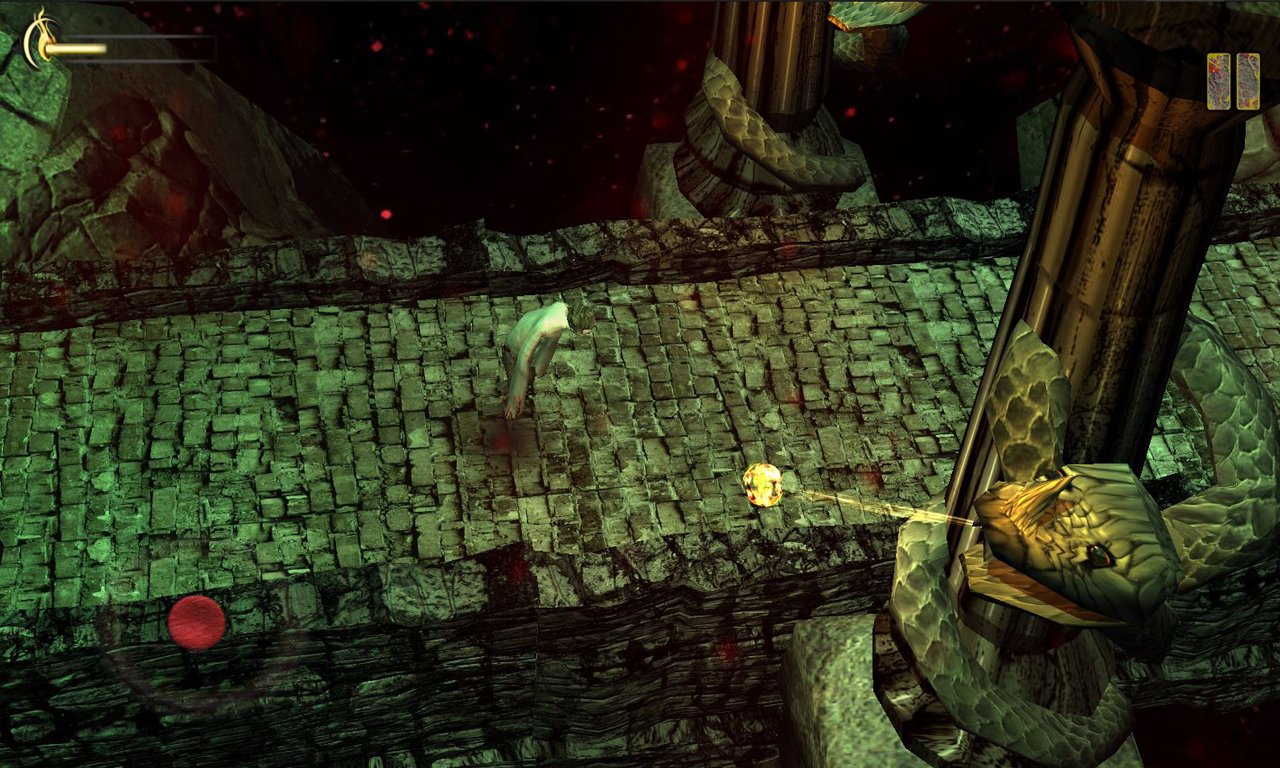Image resolution: width=1280 pixels, height=768 pixels.
Task: Pause the game with the two-bar button
Action: pos(1232,81)
